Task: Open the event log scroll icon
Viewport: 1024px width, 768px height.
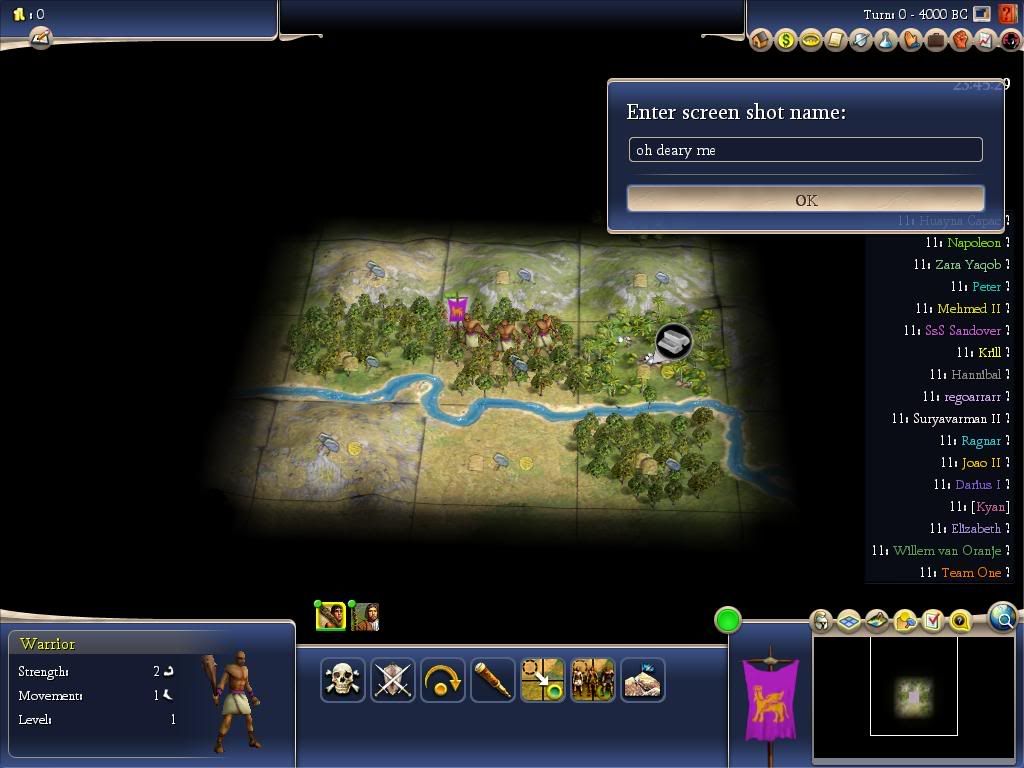Action: click(40, 38)
